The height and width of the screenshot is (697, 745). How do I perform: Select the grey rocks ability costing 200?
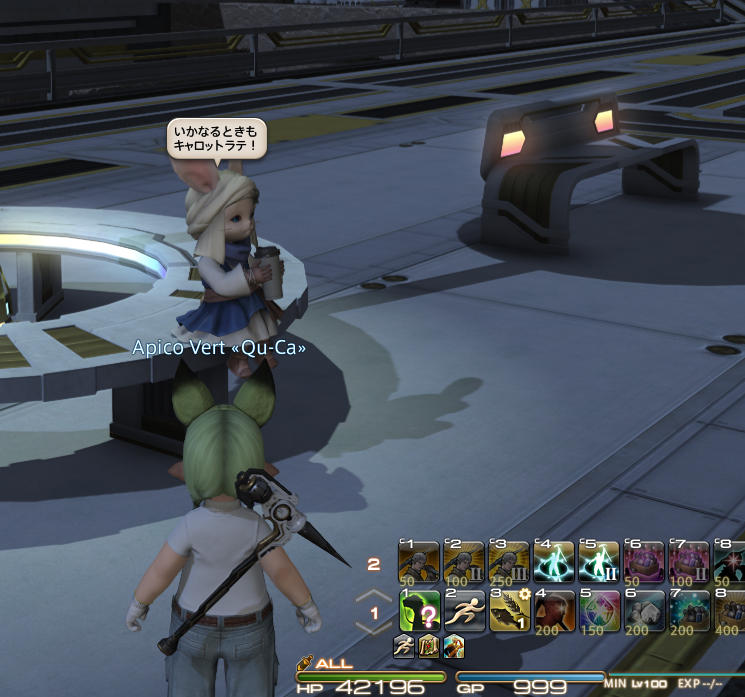pos(644,610)
